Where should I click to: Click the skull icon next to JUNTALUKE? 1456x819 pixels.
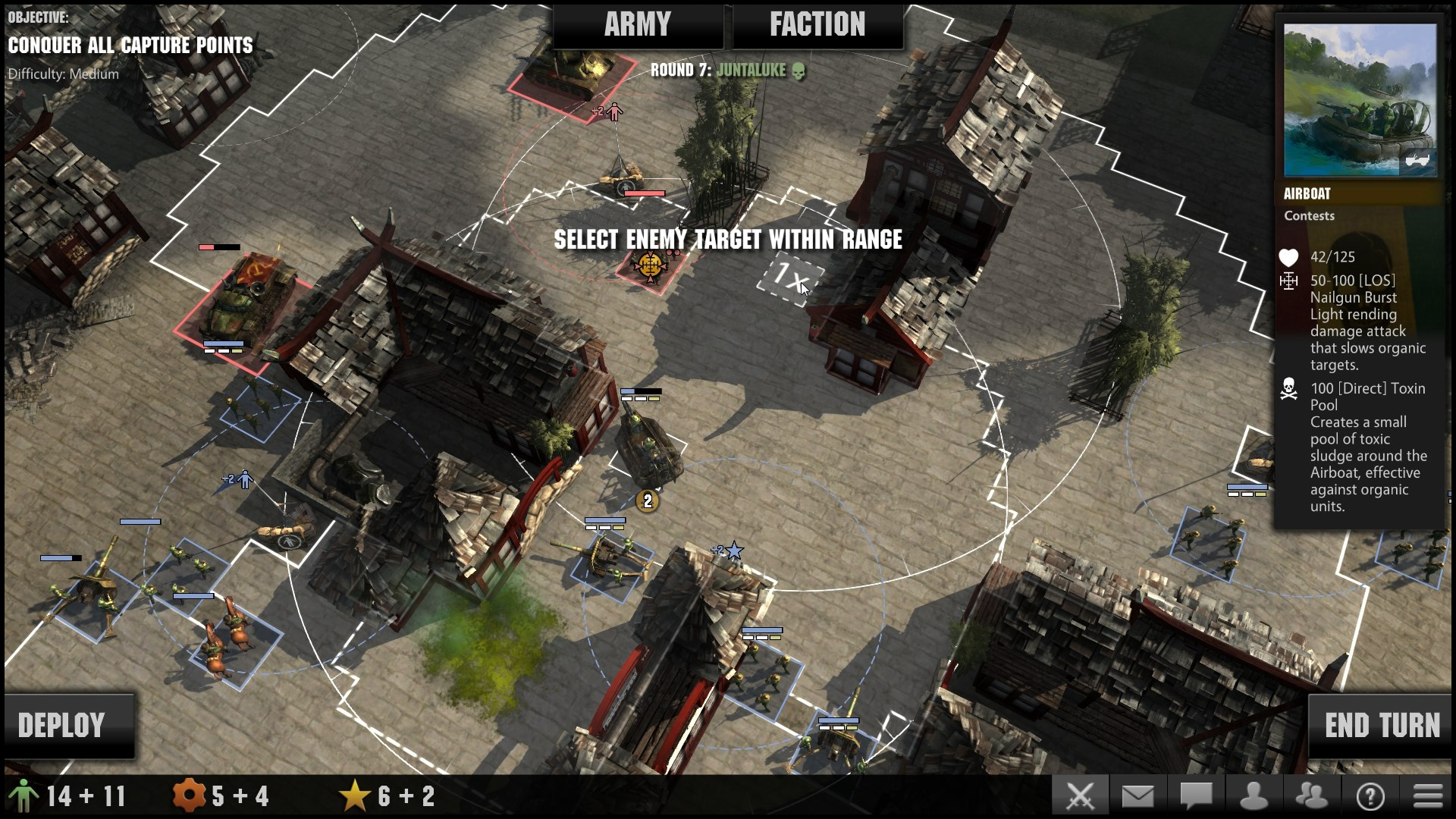pos(799,73)
